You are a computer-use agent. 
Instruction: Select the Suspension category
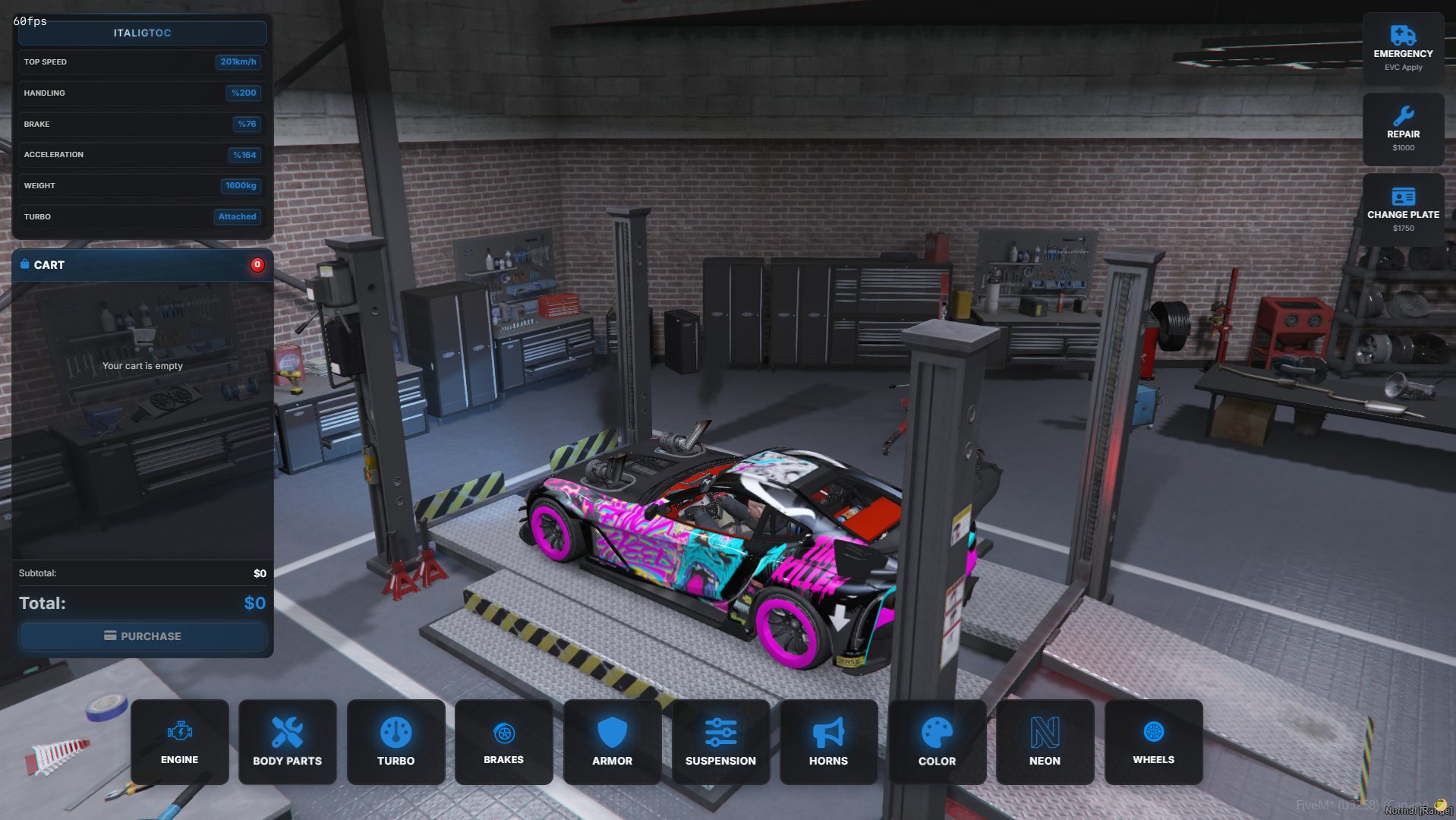[720, 742]
